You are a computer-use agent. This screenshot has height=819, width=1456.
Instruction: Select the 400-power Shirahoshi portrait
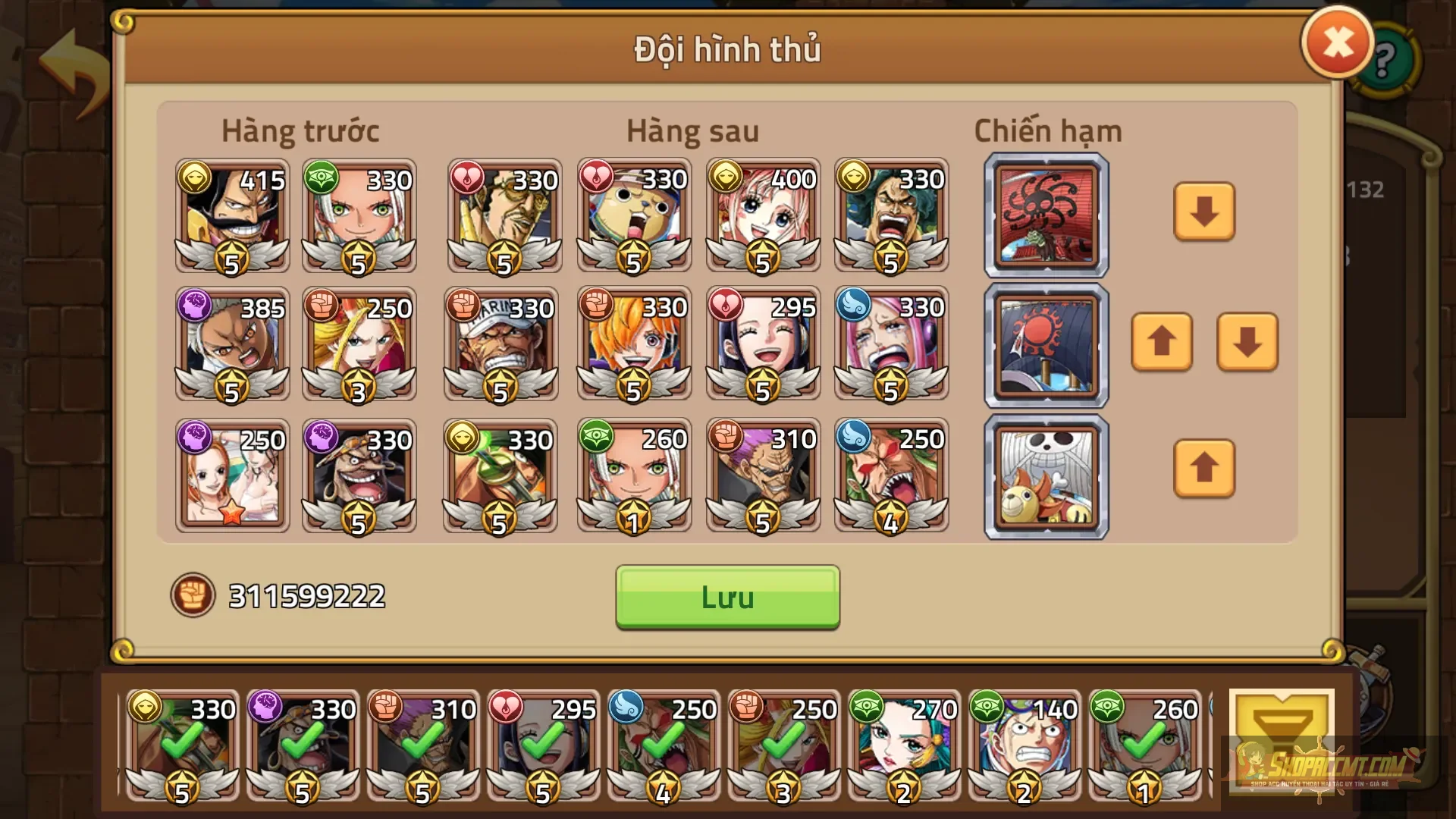tap(762, 216)
